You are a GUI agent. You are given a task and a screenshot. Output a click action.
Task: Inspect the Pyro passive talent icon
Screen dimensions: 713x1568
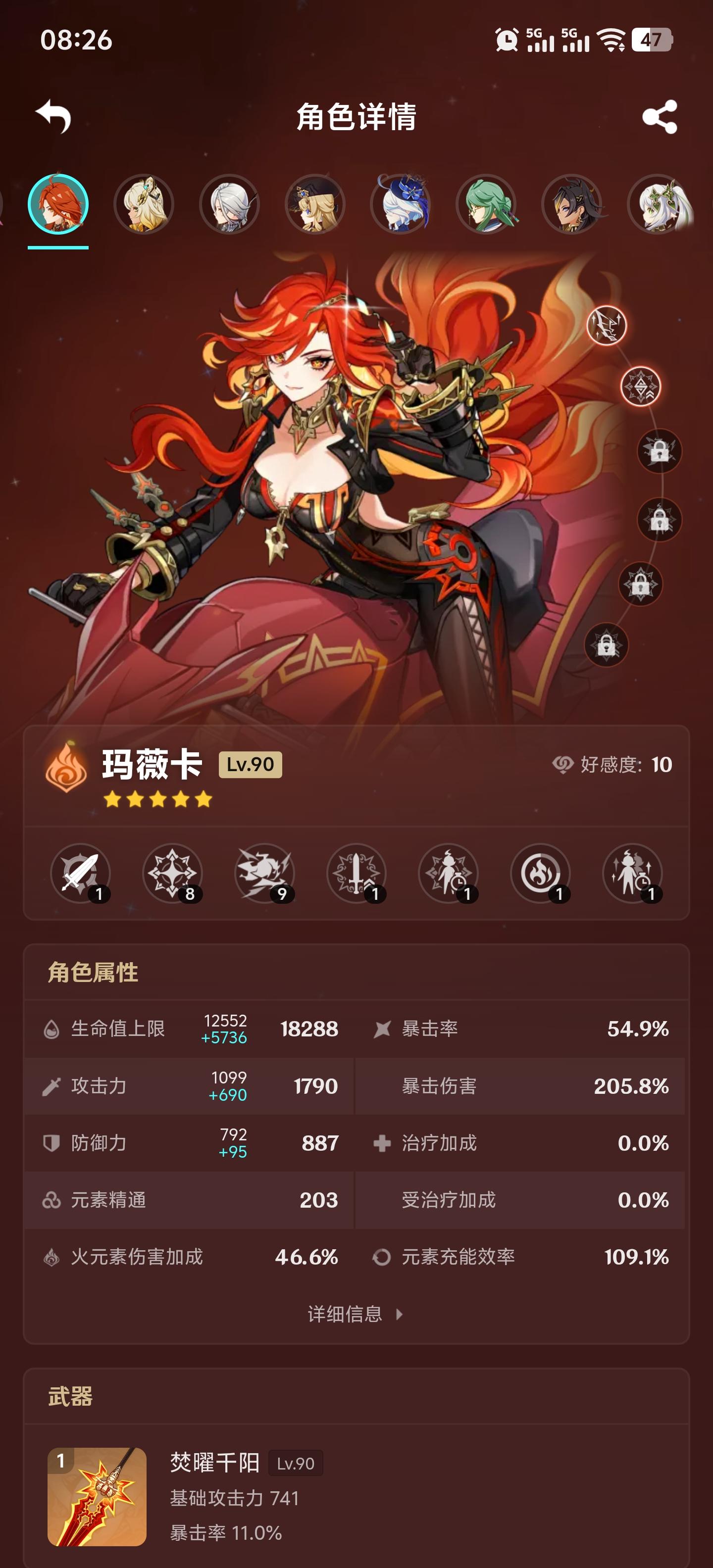tap(541, 874)
